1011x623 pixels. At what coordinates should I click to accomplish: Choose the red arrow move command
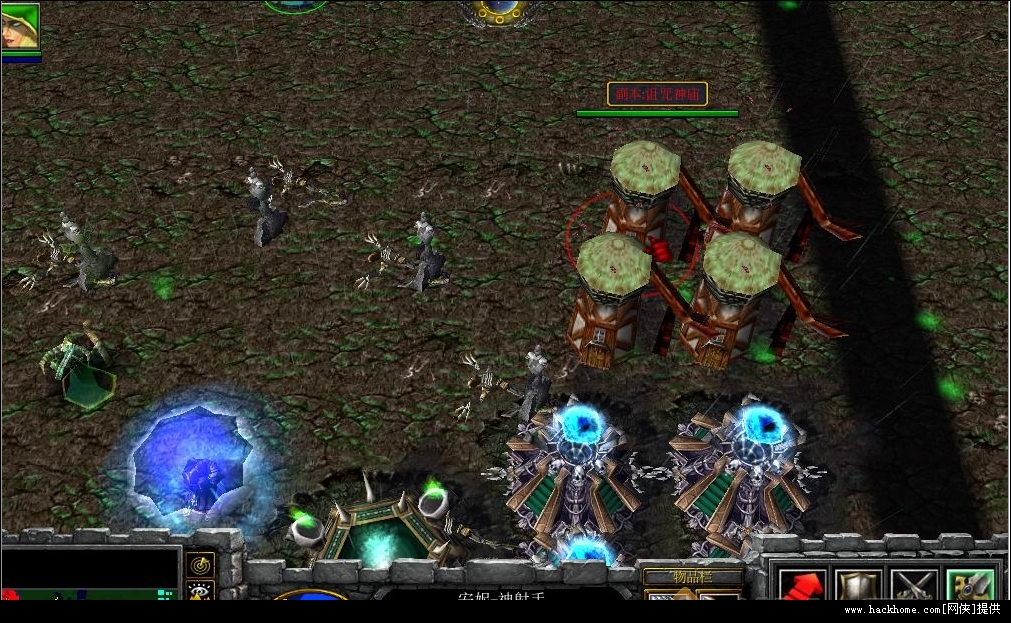[802, 585]
